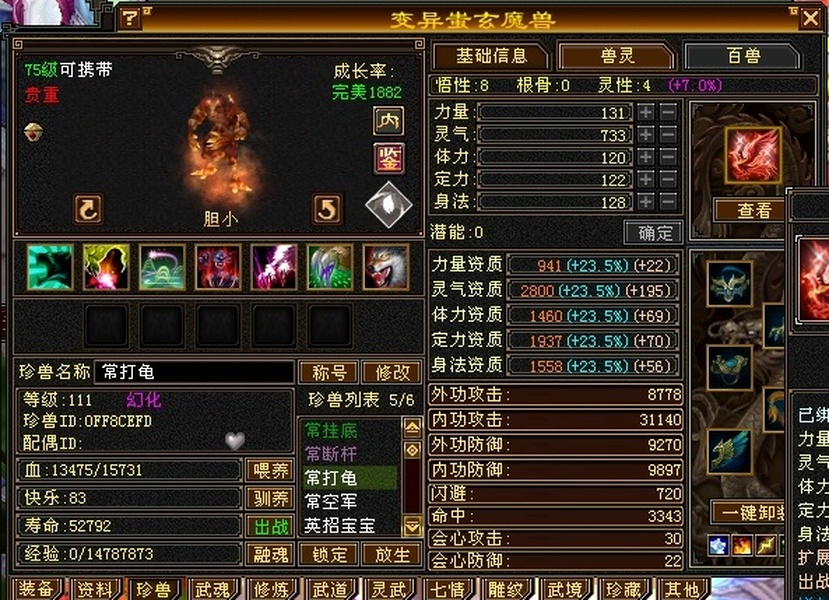Decrease 身法 with its minus button

coord(669,201)
